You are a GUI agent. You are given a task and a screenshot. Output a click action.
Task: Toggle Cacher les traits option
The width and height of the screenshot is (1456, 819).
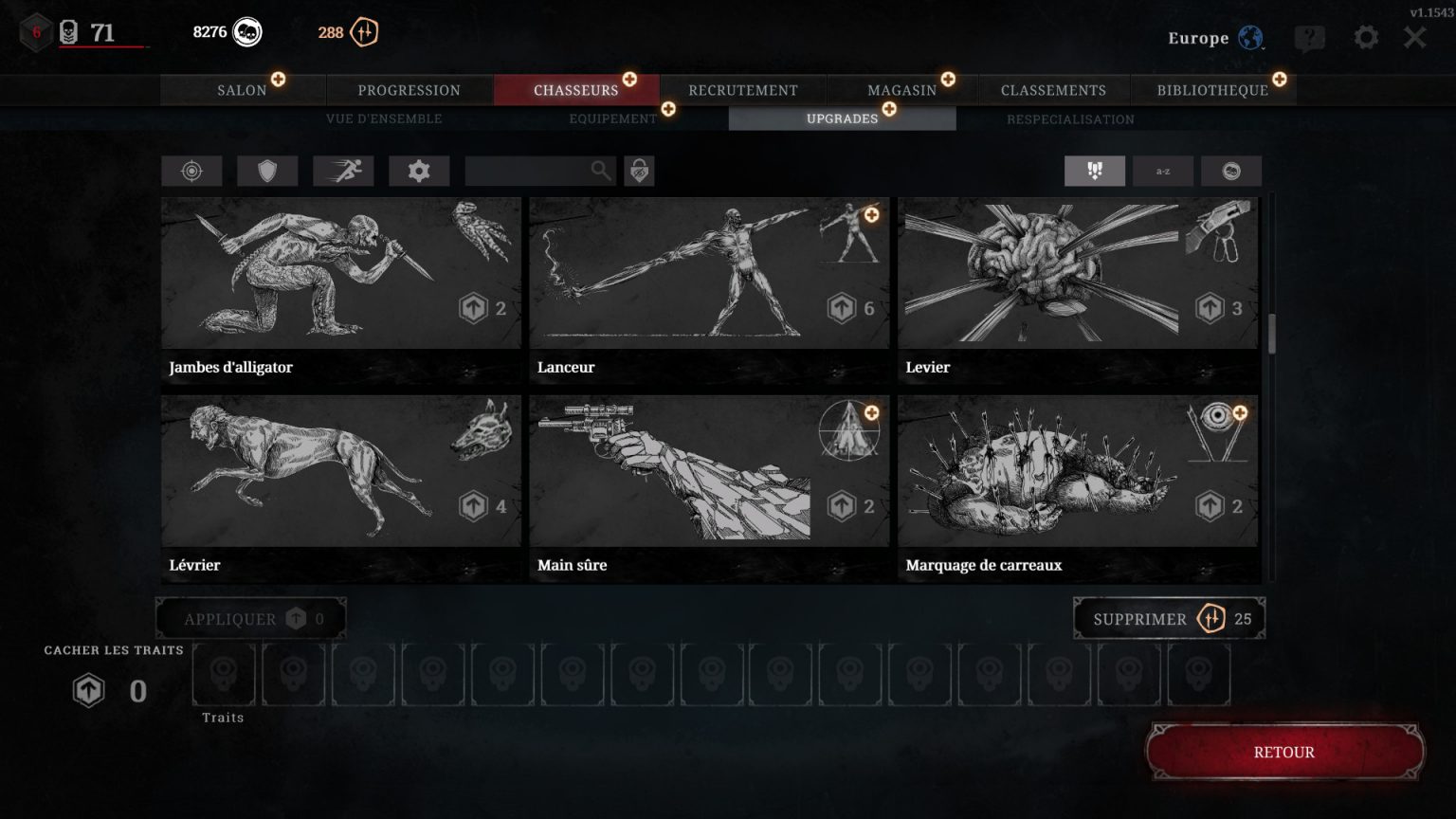[x=112, y=650]
